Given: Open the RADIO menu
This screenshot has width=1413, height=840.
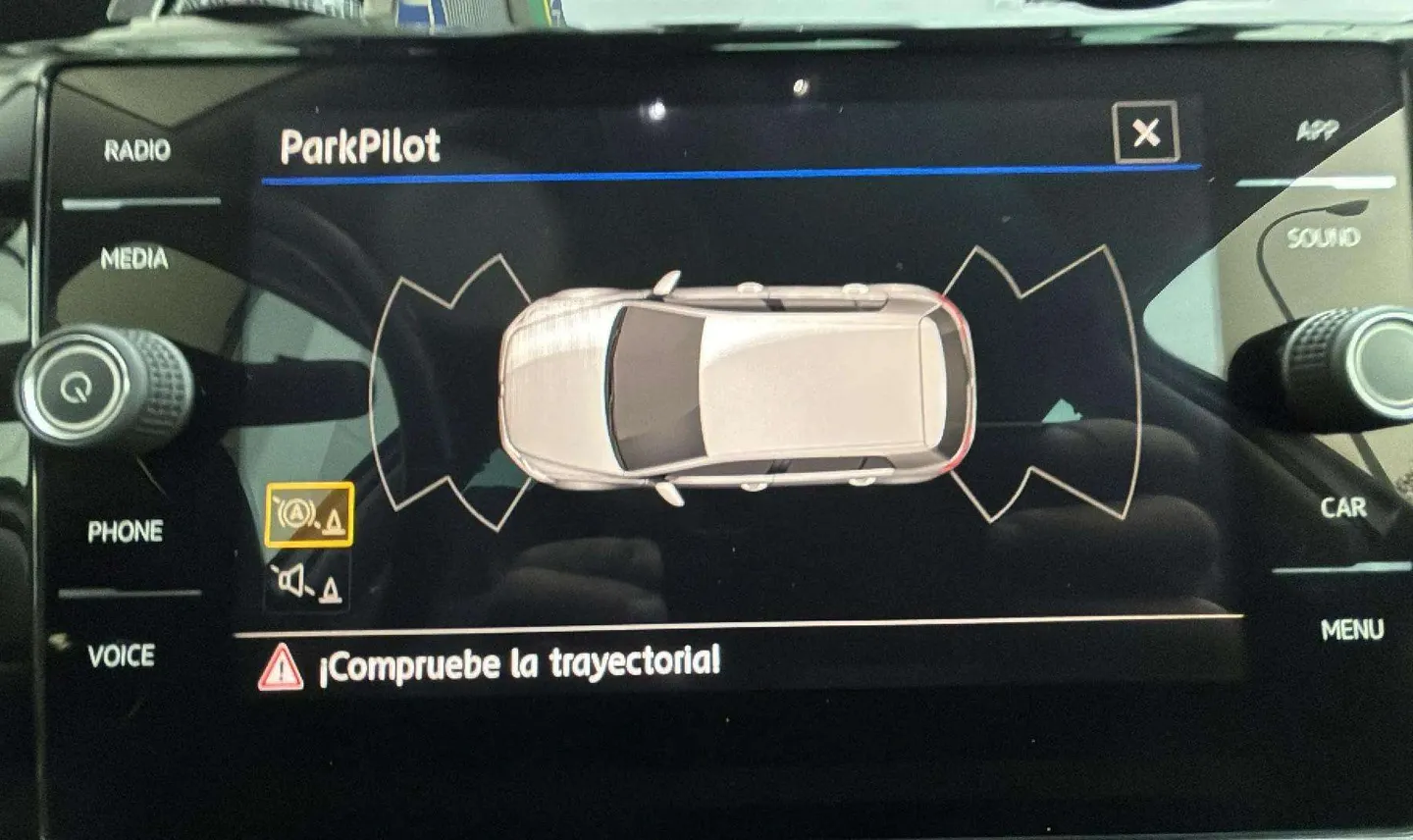Looking at the screenshot, I should [136, 150].
